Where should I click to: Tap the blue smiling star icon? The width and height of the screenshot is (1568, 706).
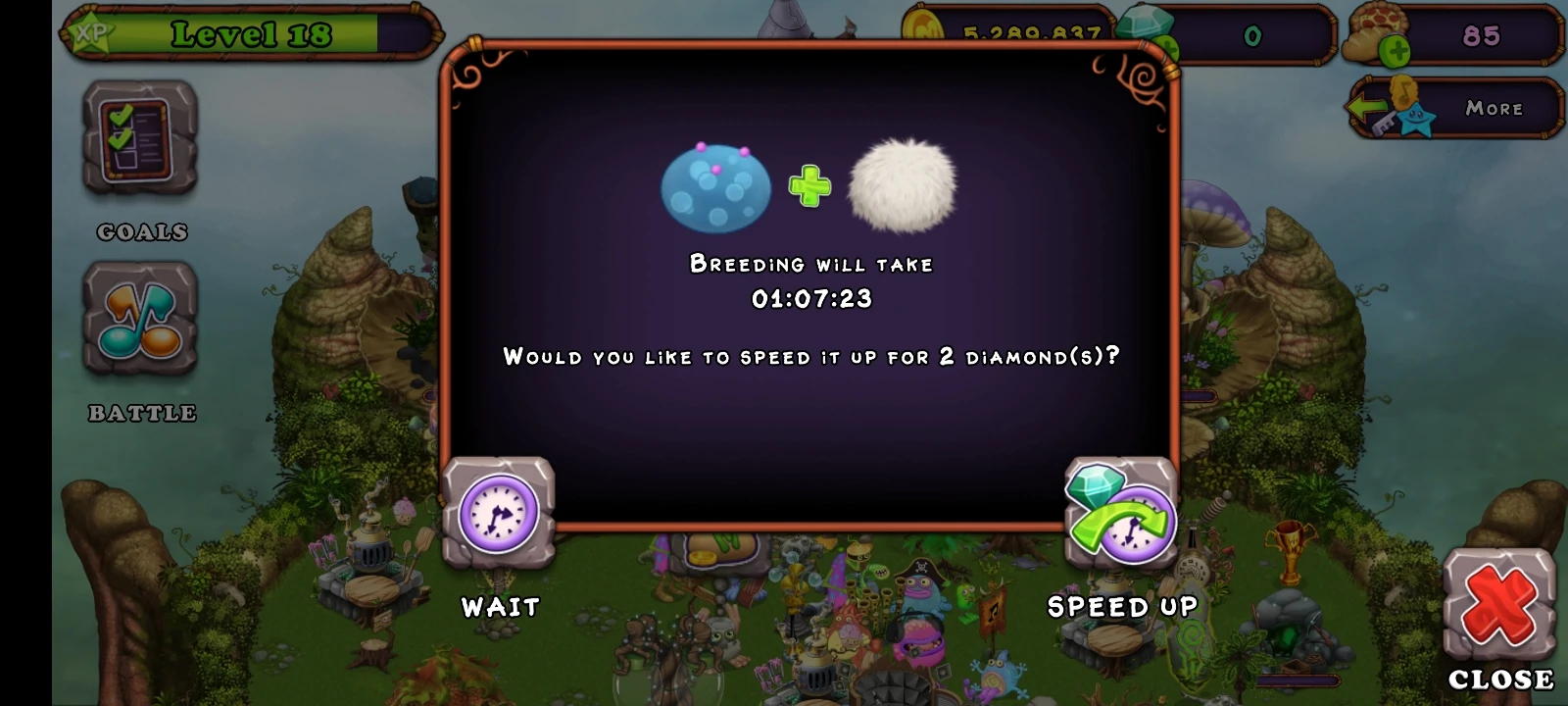pyautogui.click(x=1417, y=120)
